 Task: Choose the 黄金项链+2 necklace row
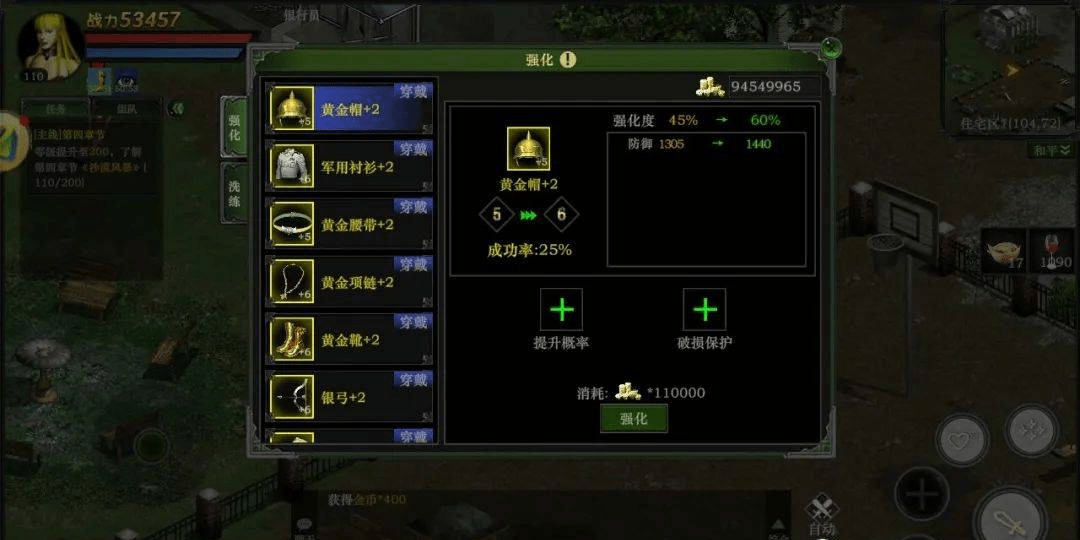[350, 282]
